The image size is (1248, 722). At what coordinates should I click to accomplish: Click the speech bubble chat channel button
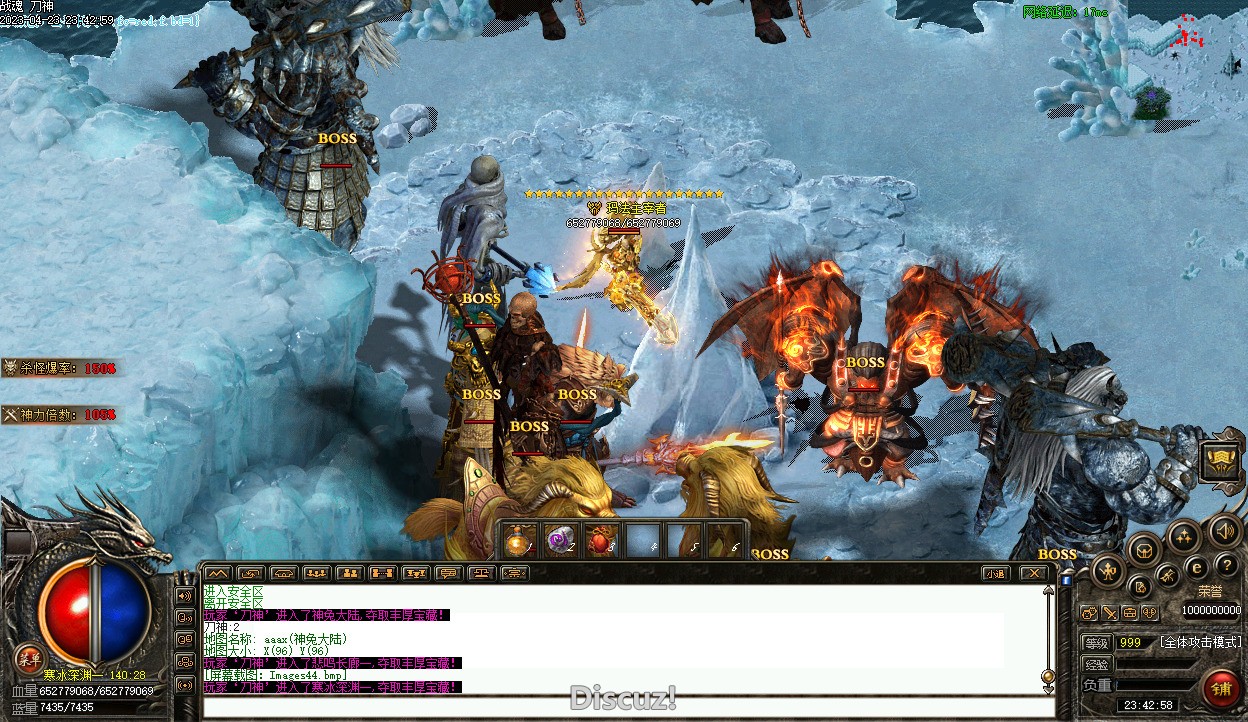tap(448, 573)
